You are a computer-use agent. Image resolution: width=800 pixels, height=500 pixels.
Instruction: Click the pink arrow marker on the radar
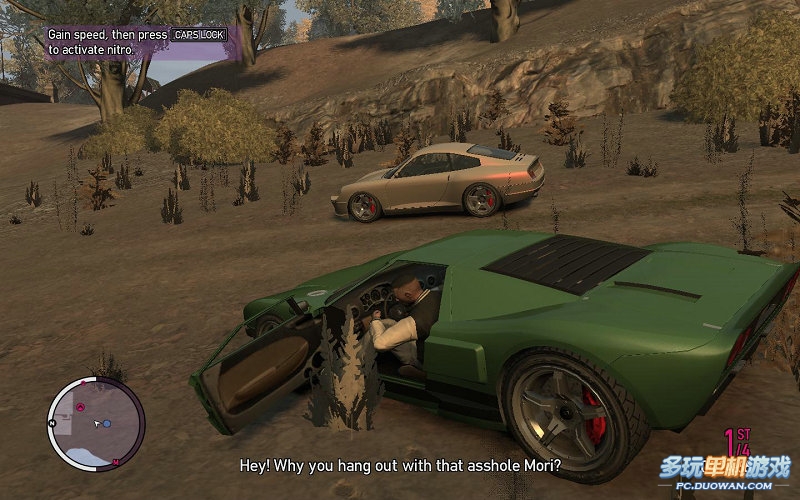point(80,408)
